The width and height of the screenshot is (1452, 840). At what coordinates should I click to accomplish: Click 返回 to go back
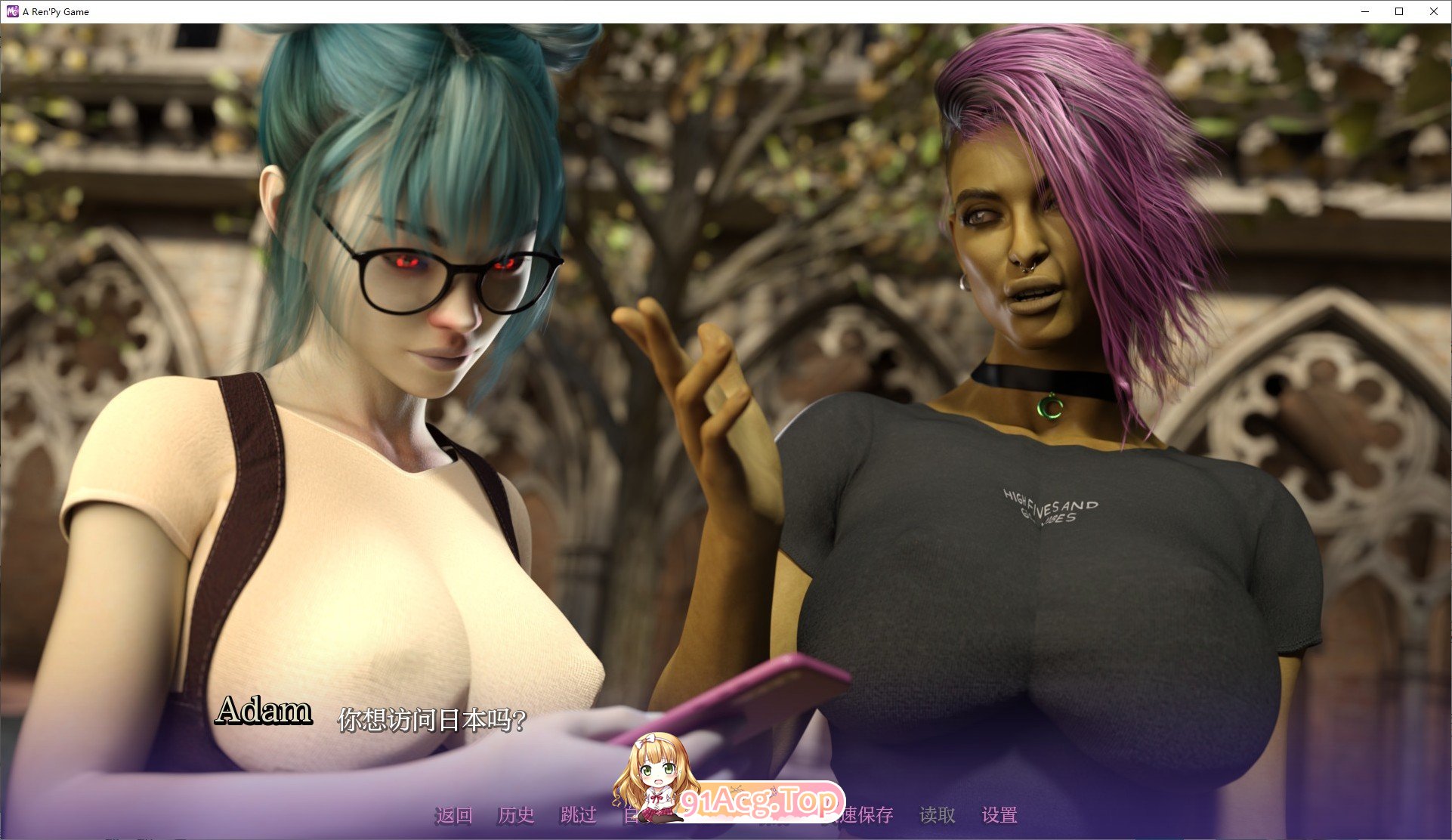(454, 816)
